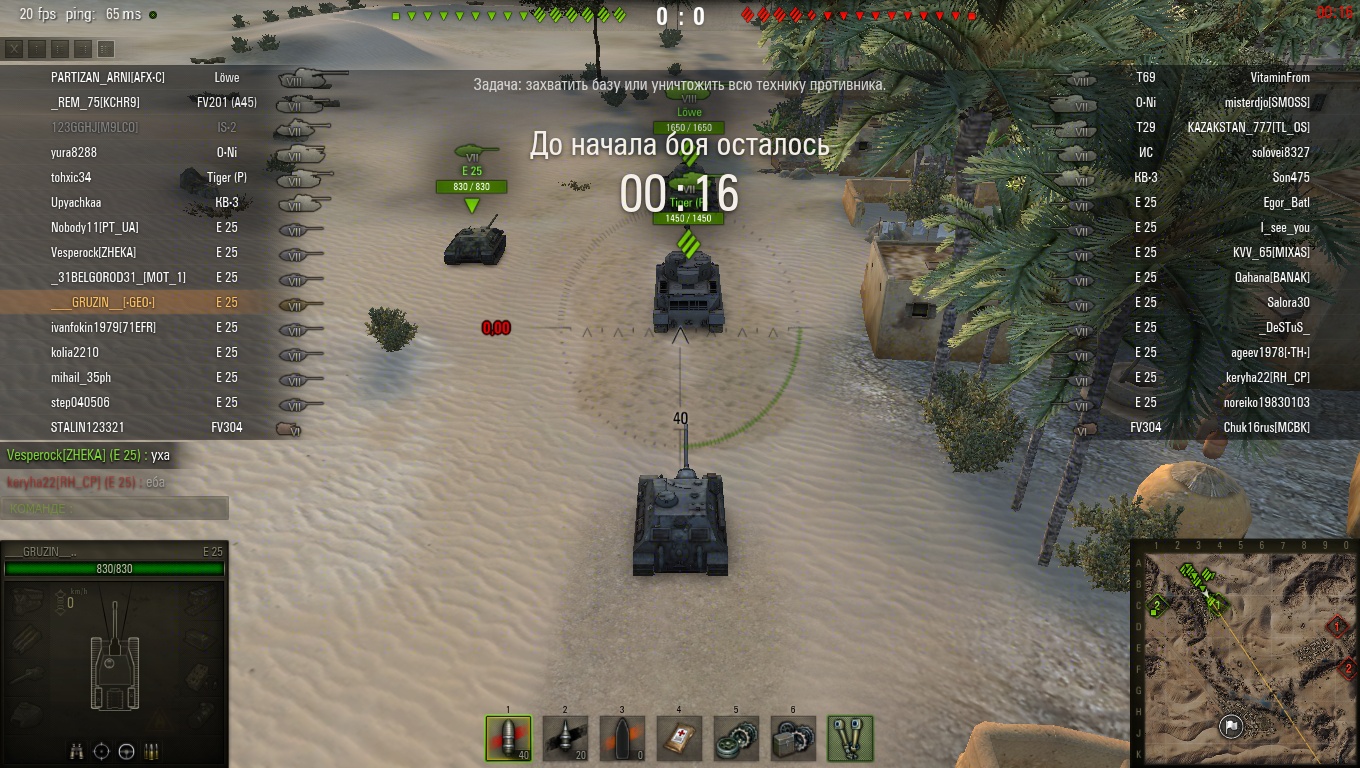Click the team chat input field
The width and height of the screenshot is (1360, 768).
tap(114, 508)
